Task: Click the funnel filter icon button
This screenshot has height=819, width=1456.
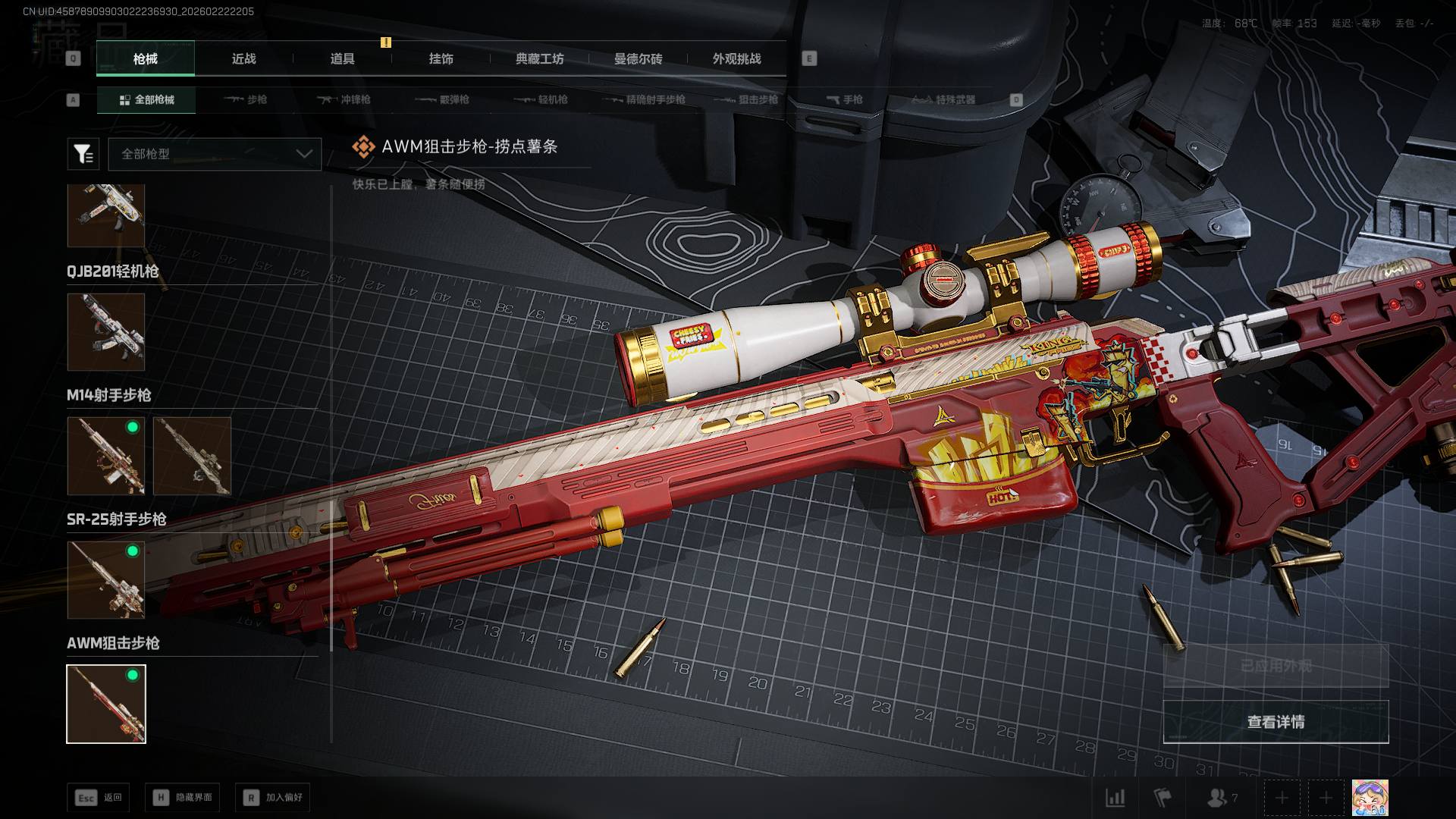Action: click(x=83, y=154)
